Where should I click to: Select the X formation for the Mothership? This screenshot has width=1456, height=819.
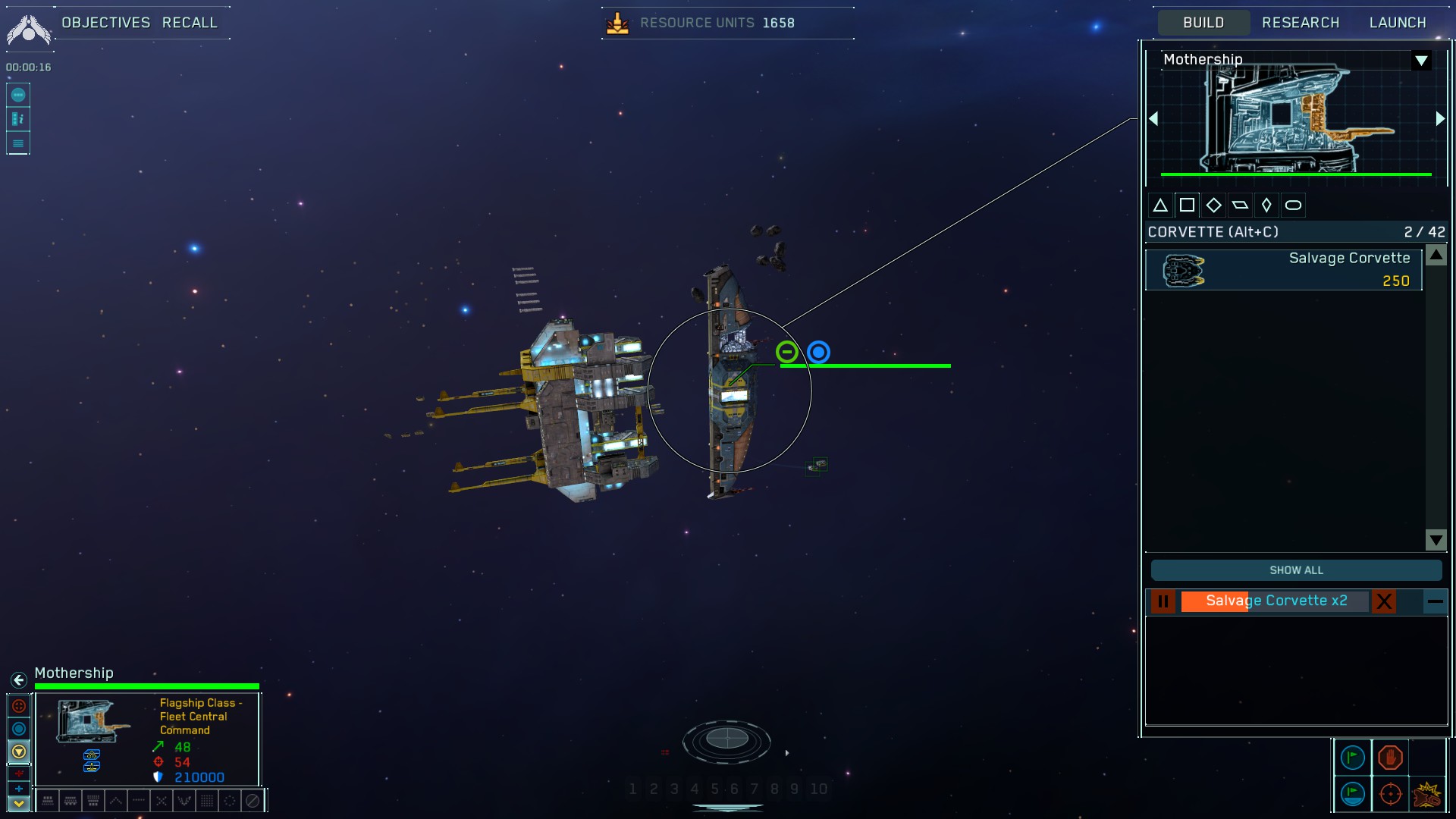point(162,801)
